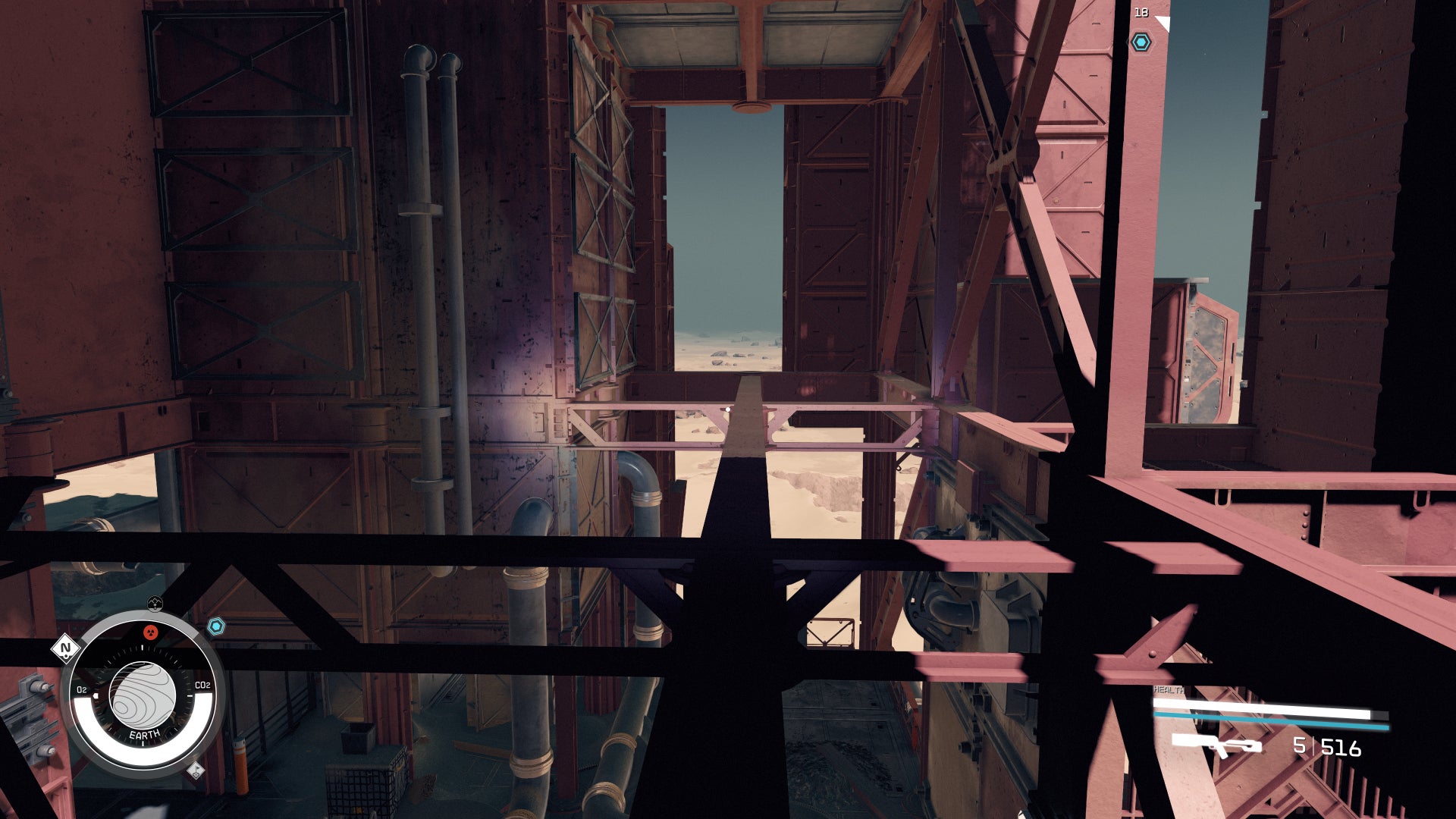Open the 18 meter quest distance marker
The height and width of the screenshot is (819, 1456).
pos(1142,12)
